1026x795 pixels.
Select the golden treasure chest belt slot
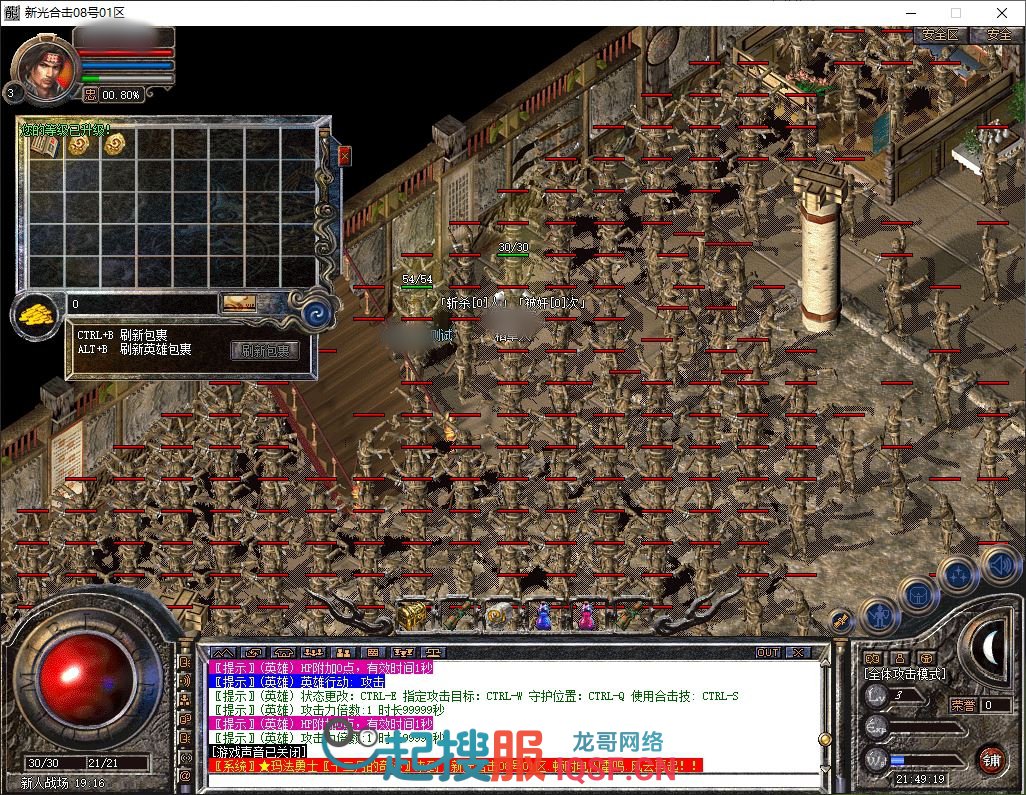pyautogui.click(x=411, y=616)
